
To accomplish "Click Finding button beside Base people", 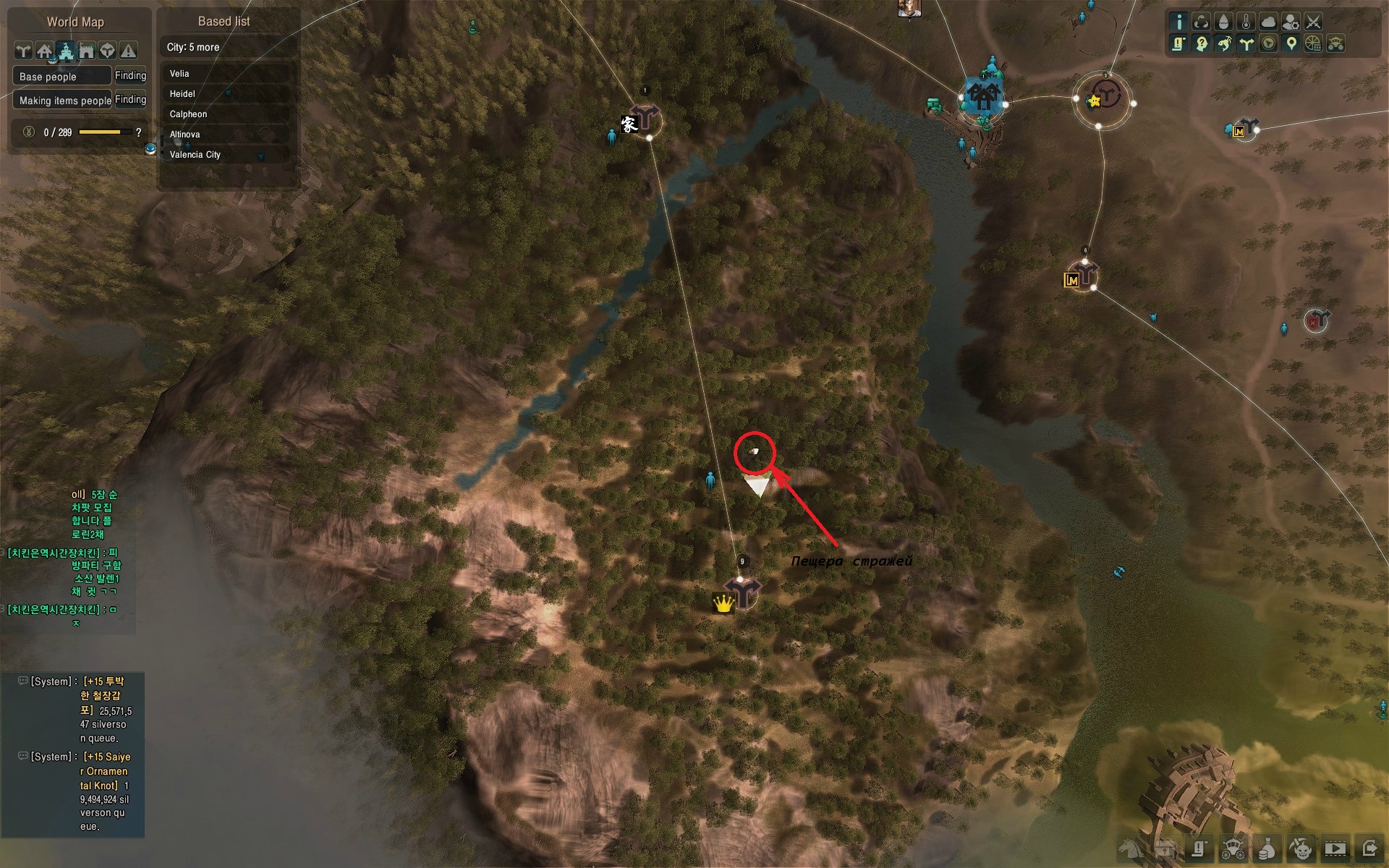I will tap(130, 76).
